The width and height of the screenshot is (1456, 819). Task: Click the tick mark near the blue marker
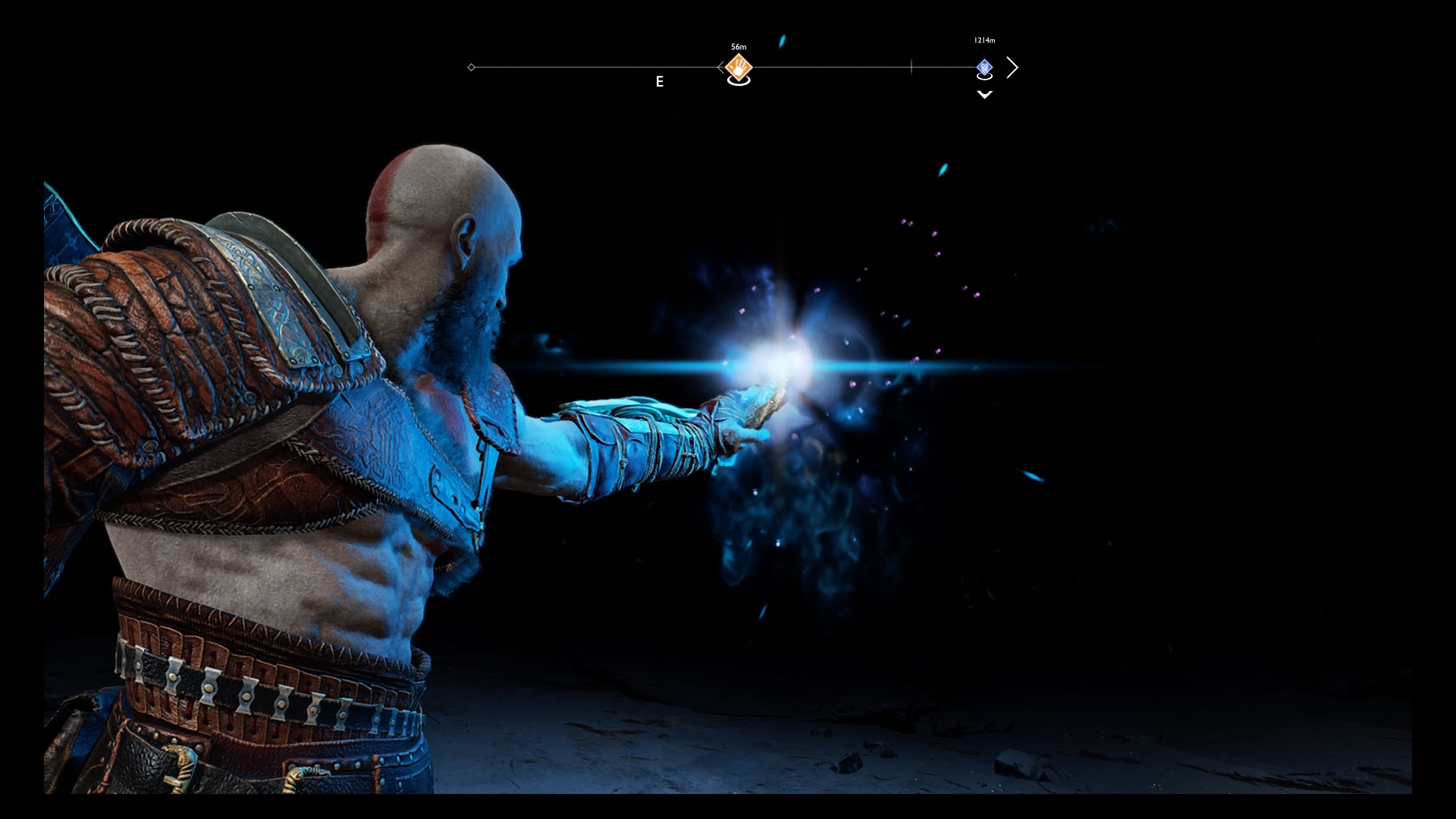(x=911, y=67)
